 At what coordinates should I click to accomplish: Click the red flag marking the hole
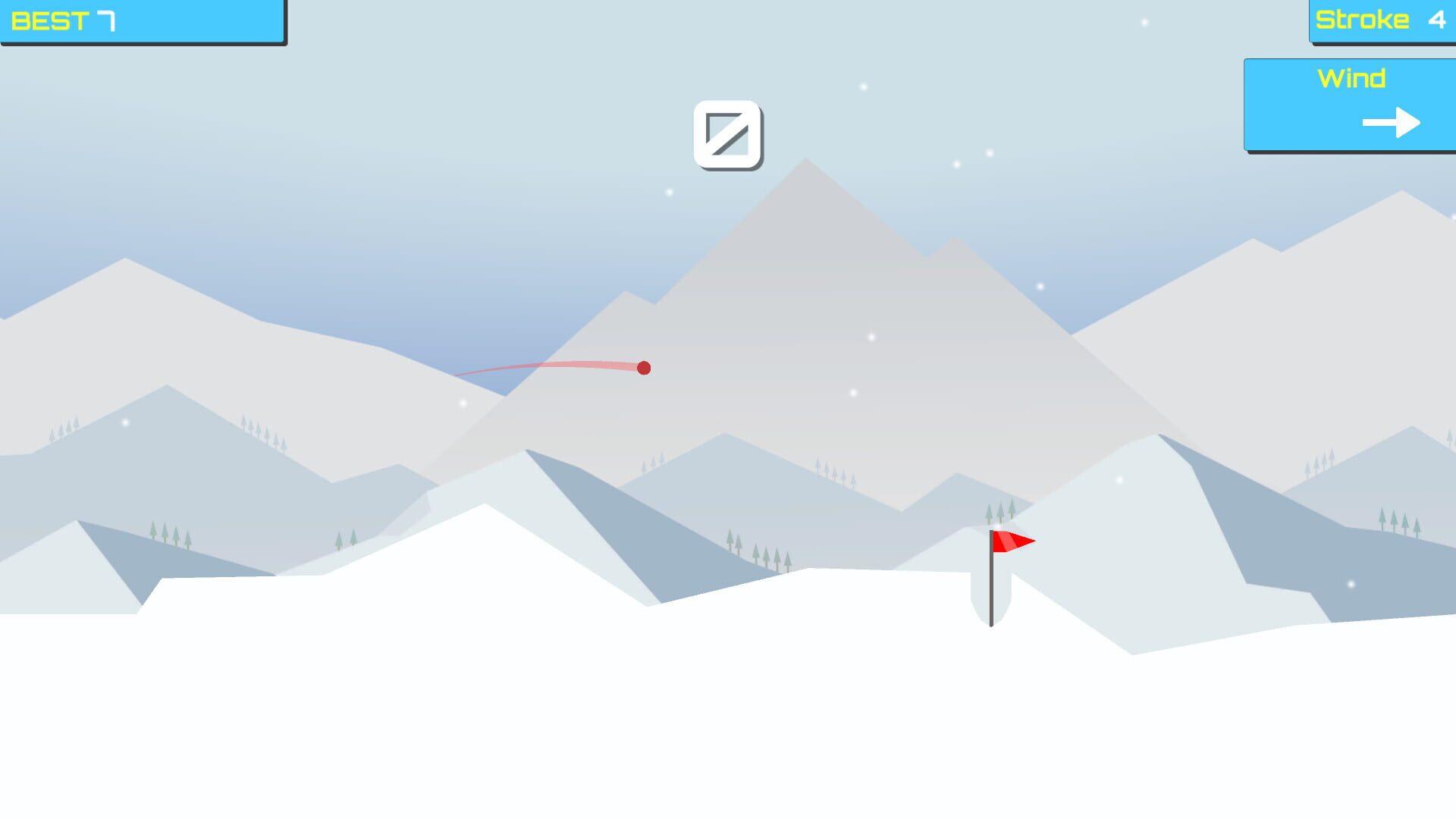point(1012,542)
